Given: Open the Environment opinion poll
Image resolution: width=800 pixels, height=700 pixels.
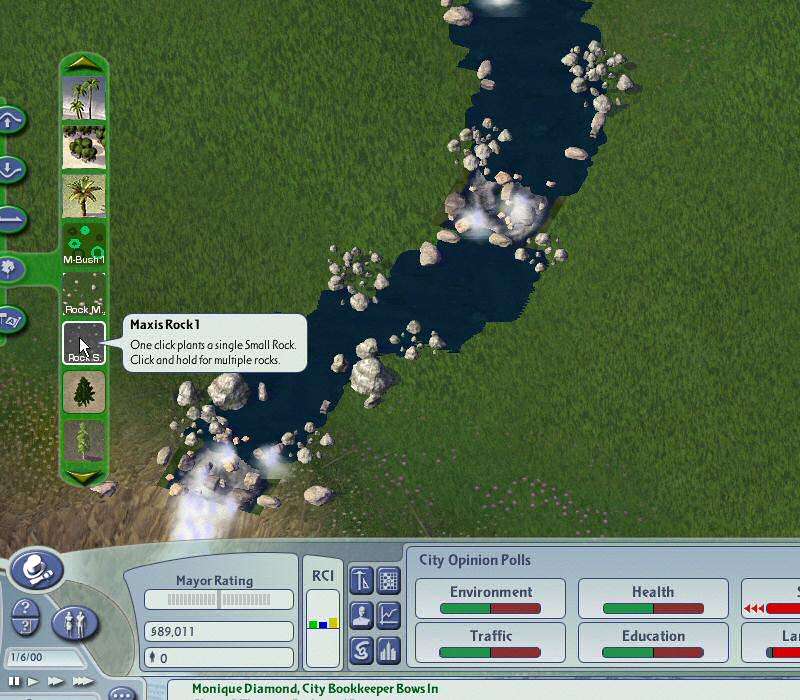Looking at the screenshot, I should [x=490, y=598].
